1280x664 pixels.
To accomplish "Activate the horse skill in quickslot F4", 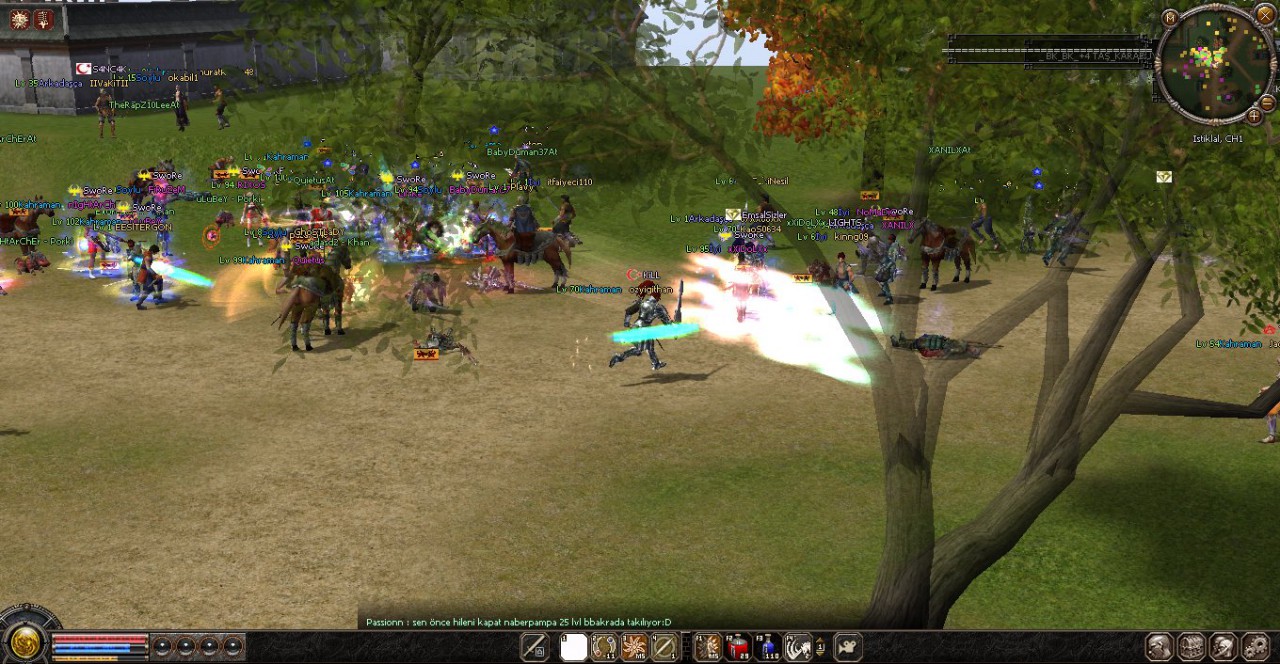I will point(798,648).
